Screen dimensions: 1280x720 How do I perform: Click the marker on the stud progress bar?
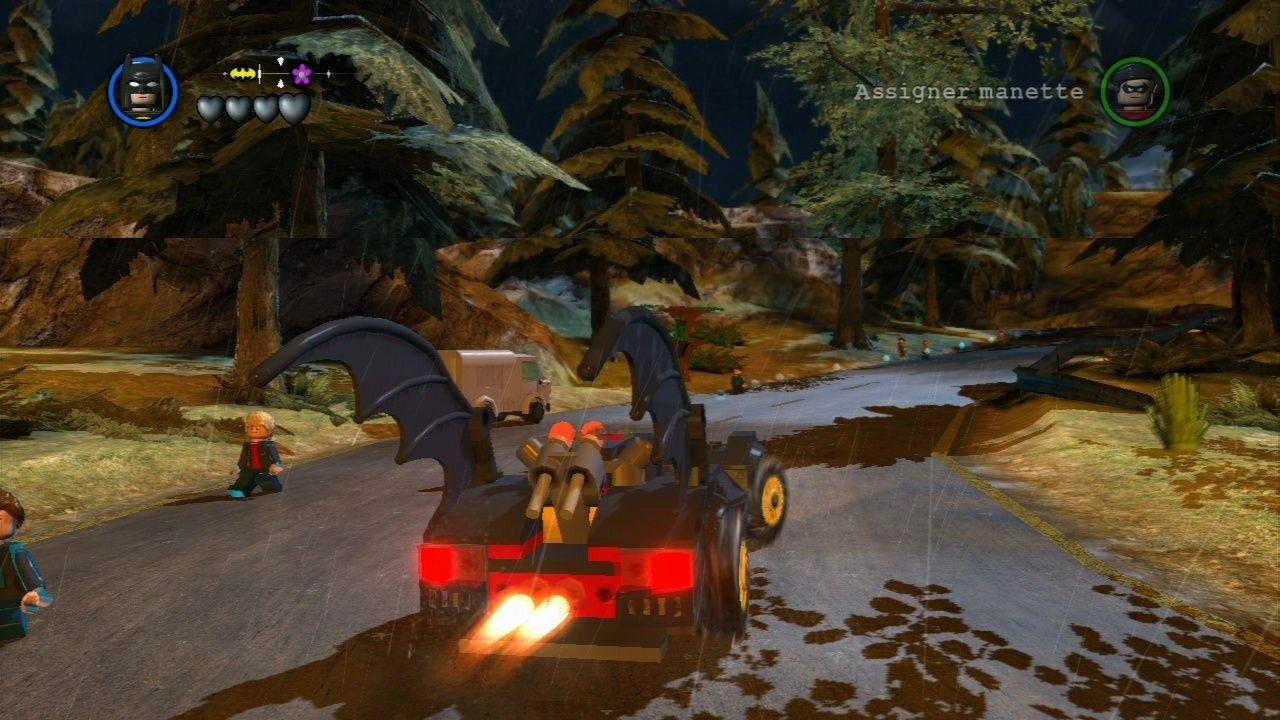pyautogui.click(x=259, y=72)
